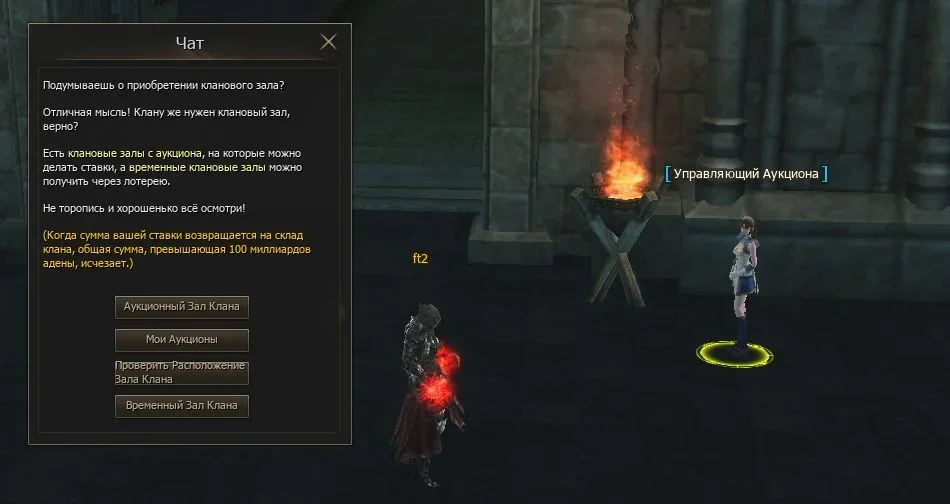Select the Мои Аукционы button

tap(182, 339)
